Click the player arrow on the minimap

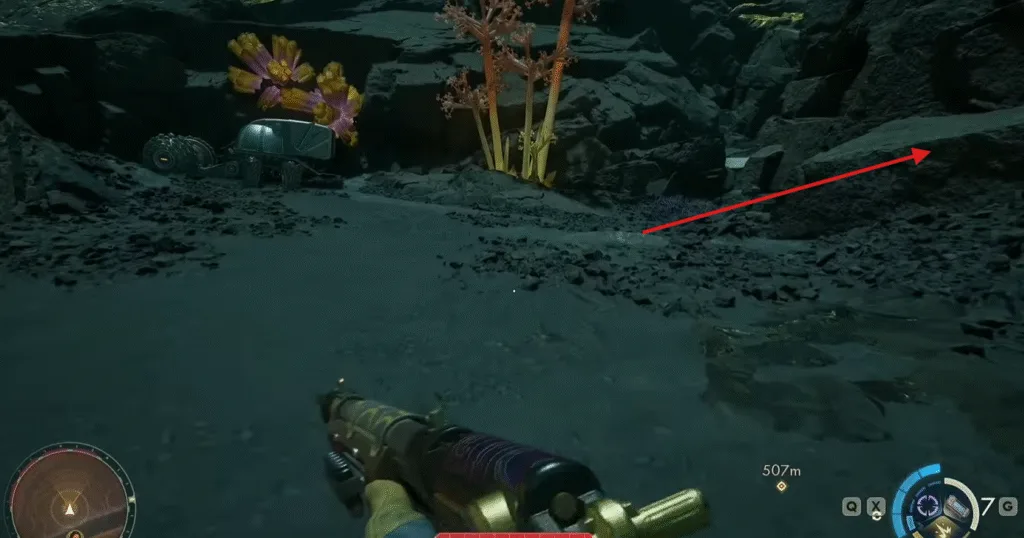pyautogui.click(x=69, y=508)
